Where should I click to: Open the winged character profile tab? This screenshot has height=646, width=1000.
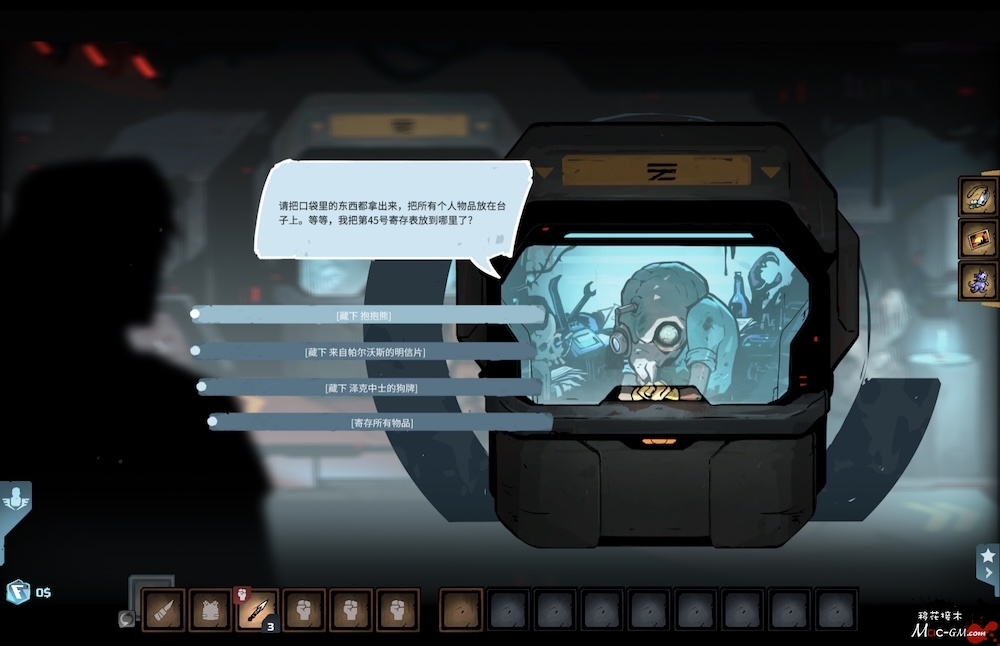pos(17,499)
